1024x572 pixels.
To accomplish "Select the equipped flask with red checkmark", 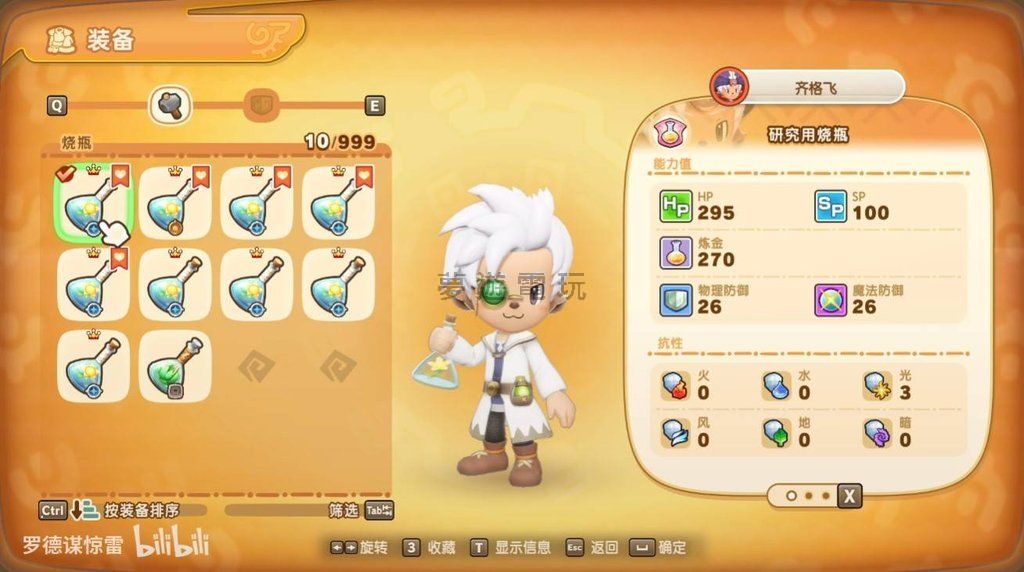I will coord(92,203).
